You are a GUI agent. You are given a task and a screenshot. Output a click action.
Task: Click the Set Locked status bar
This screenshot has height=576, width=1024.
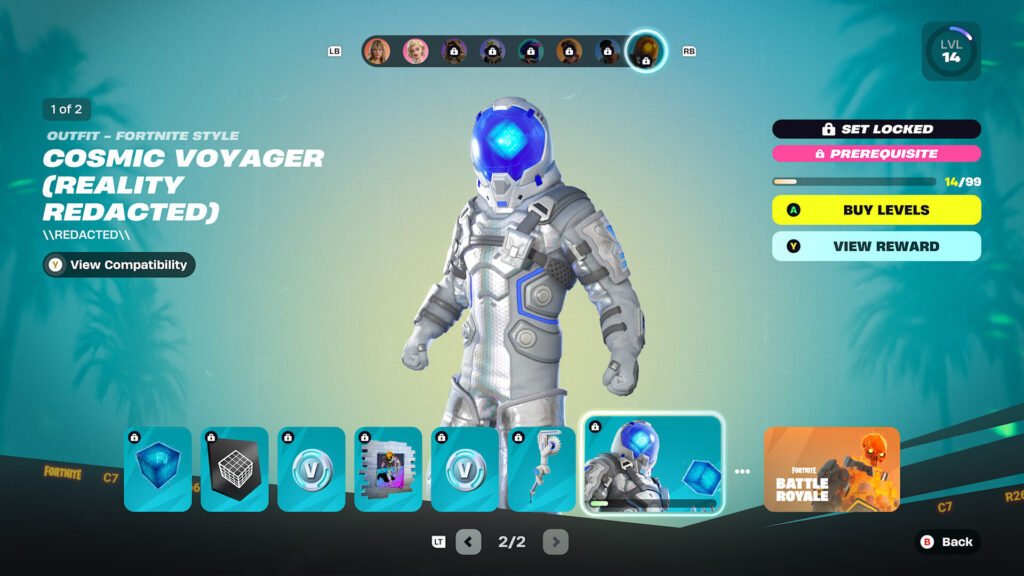(876, 129)
